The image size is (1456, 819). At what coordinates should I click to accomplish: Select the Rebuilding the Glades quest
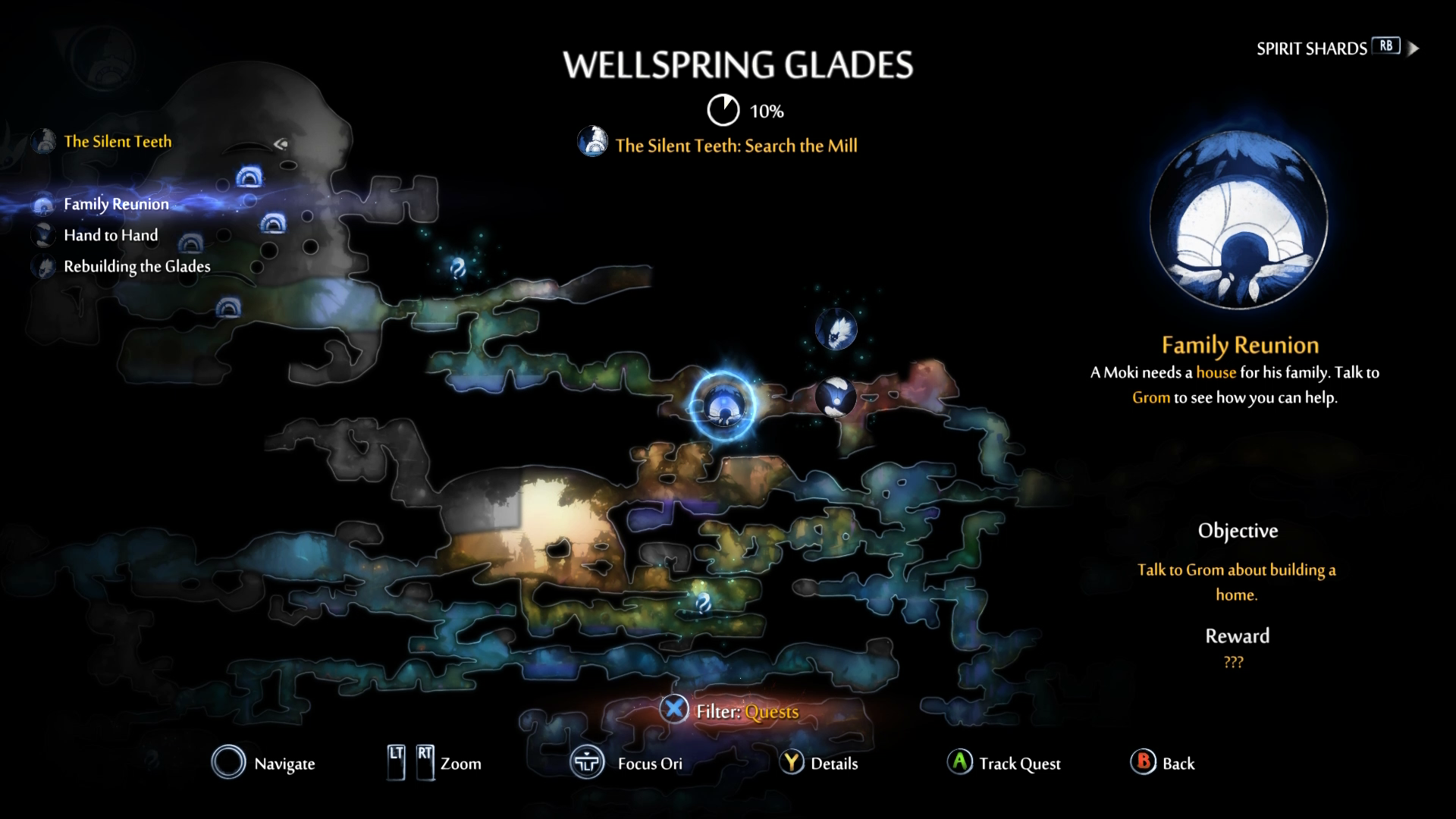[x=137, y=266]
